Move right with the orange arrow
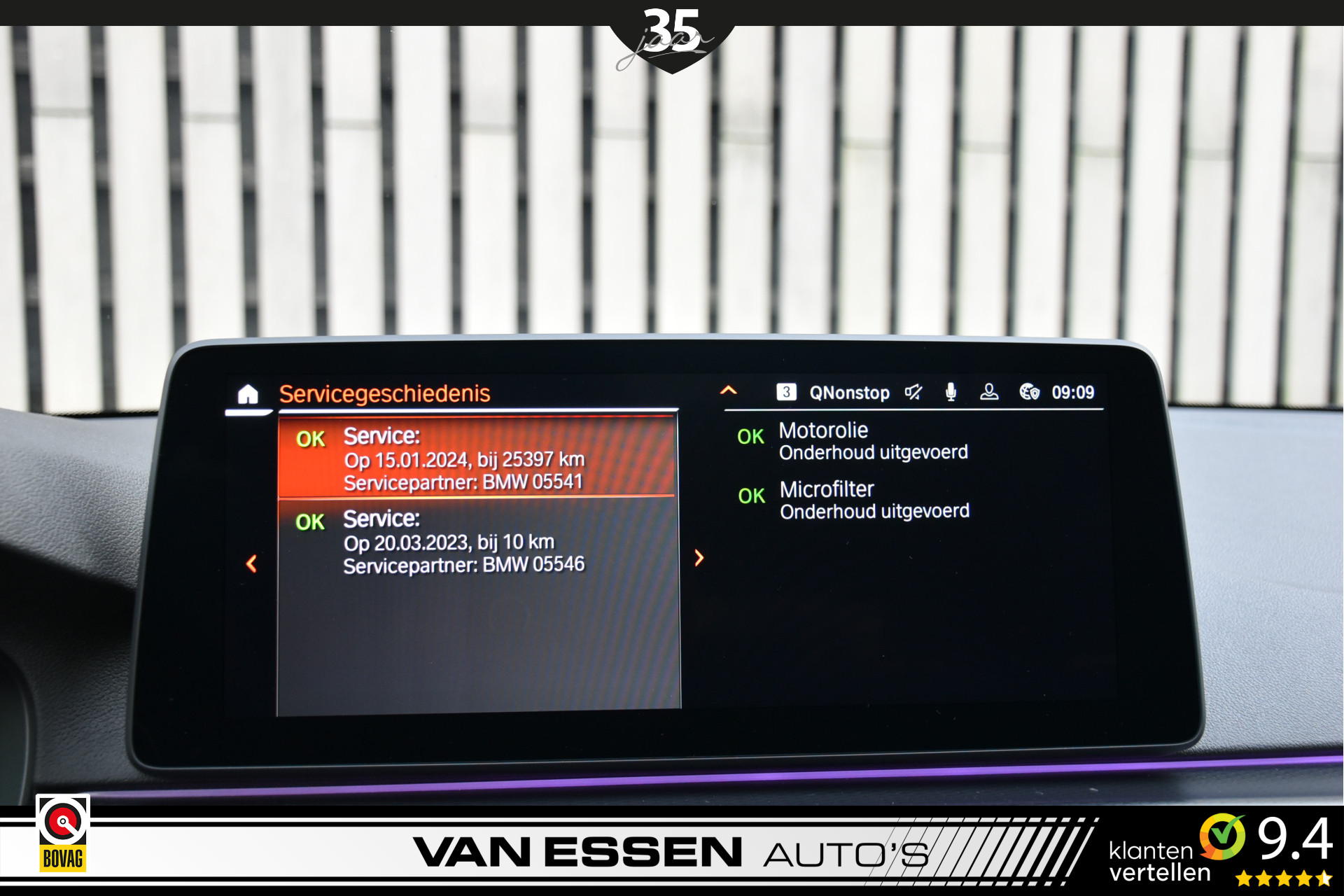 [x=699, y=558]
